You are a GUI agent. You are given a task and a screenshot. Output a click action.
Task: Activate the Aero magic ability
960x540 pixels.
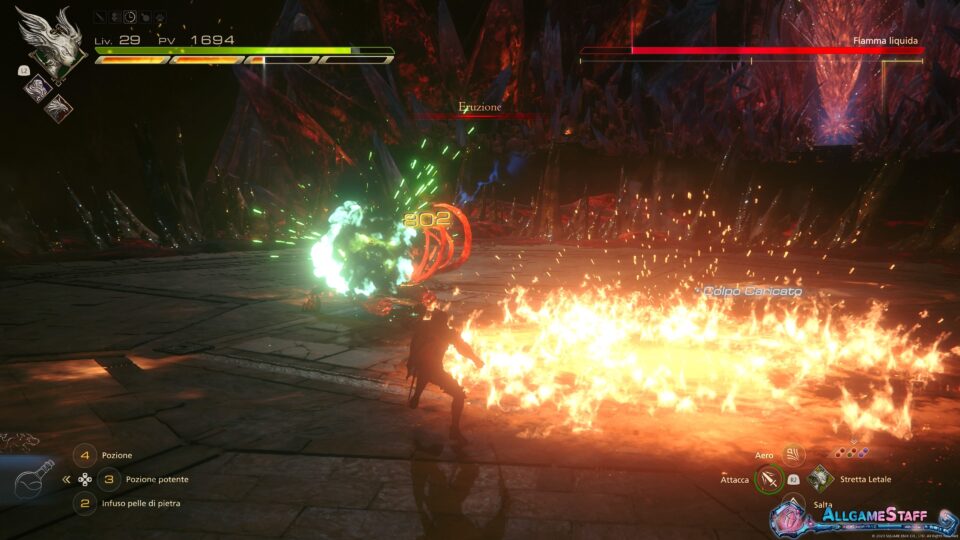click(794, 455)
